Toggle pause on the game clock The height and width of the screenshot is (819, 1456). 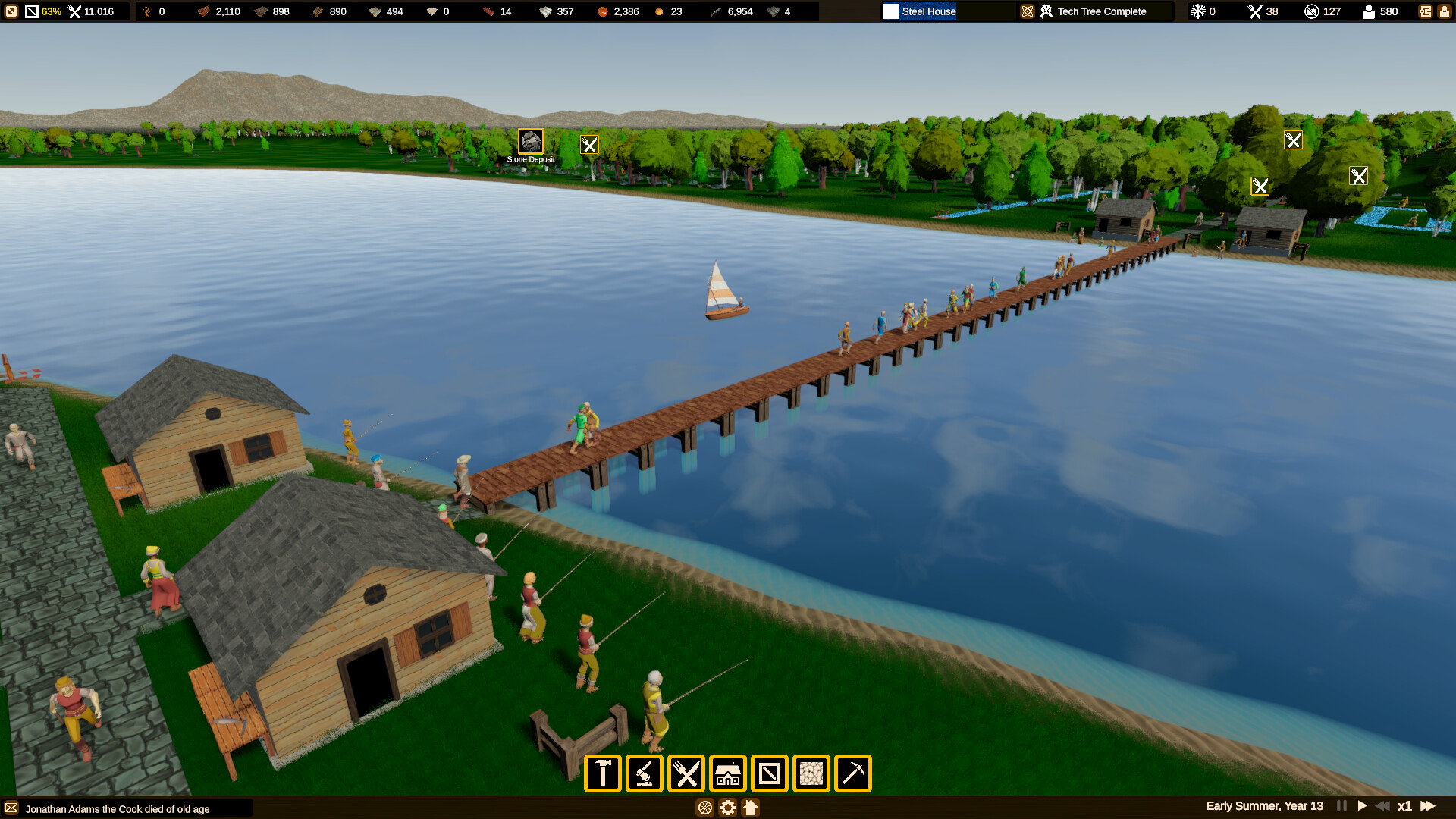coord(1341,806)
